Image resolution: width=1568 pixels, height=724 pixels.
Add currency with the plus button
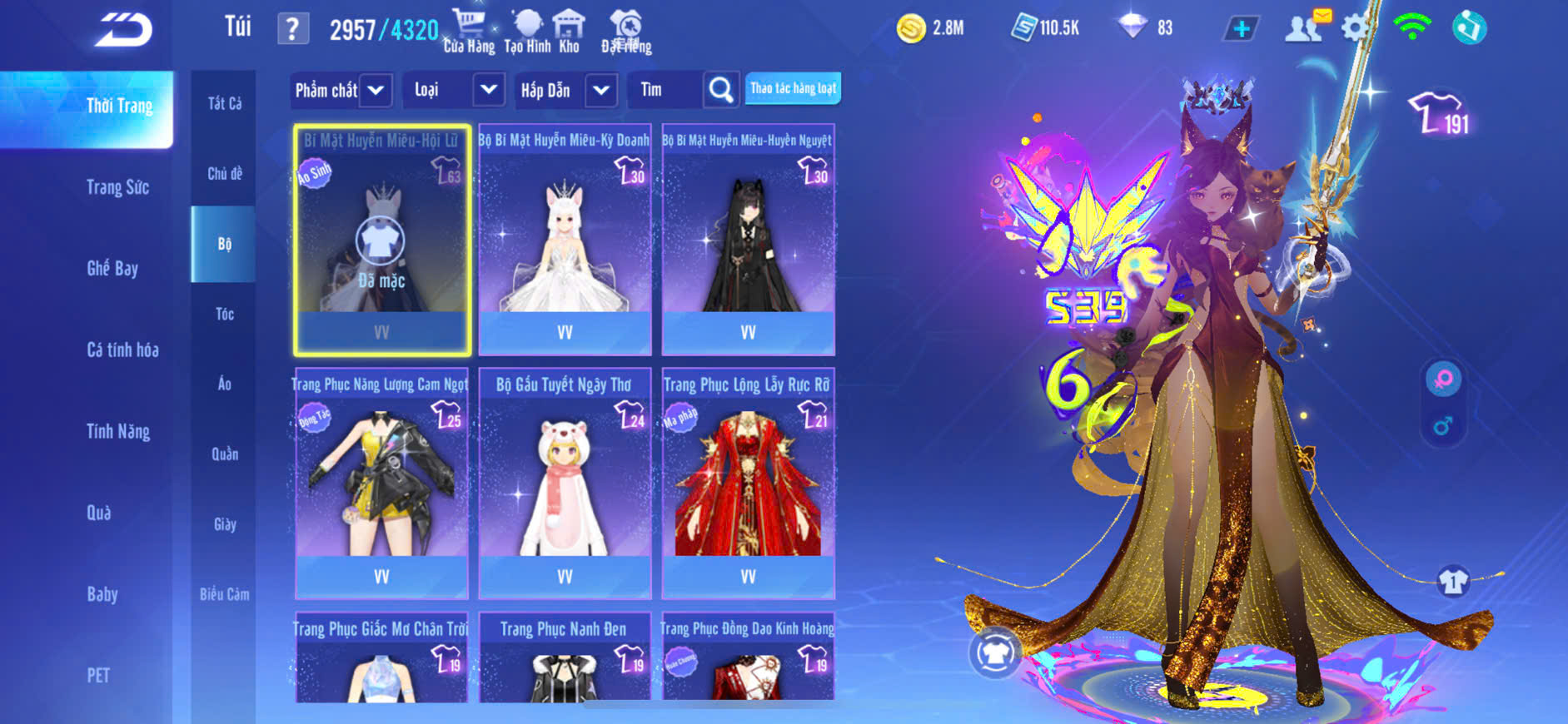click(x=1241, y=29)
